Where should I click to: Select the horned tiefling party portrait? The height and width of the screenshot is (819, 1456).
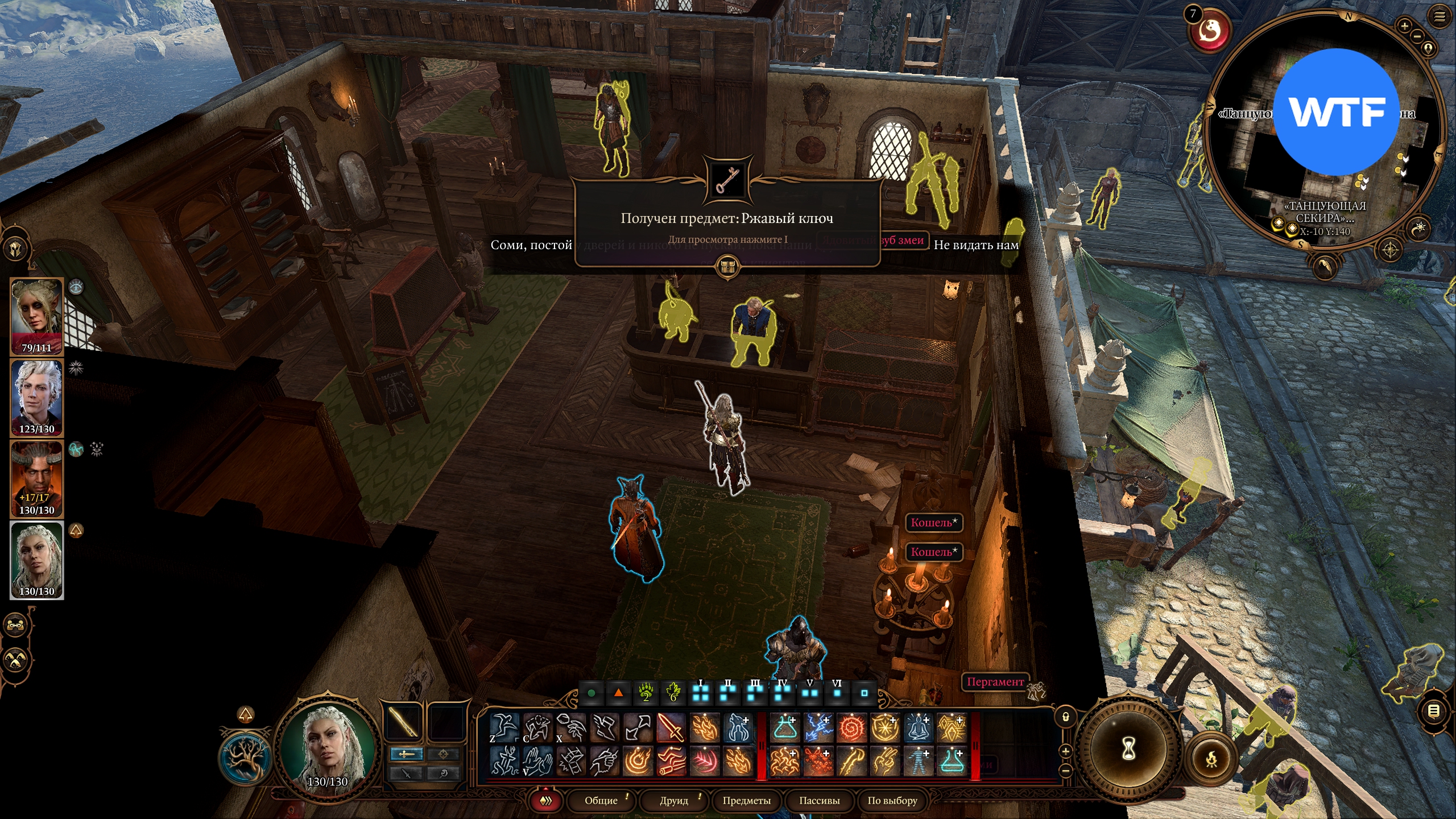click(x=37, y=479)
